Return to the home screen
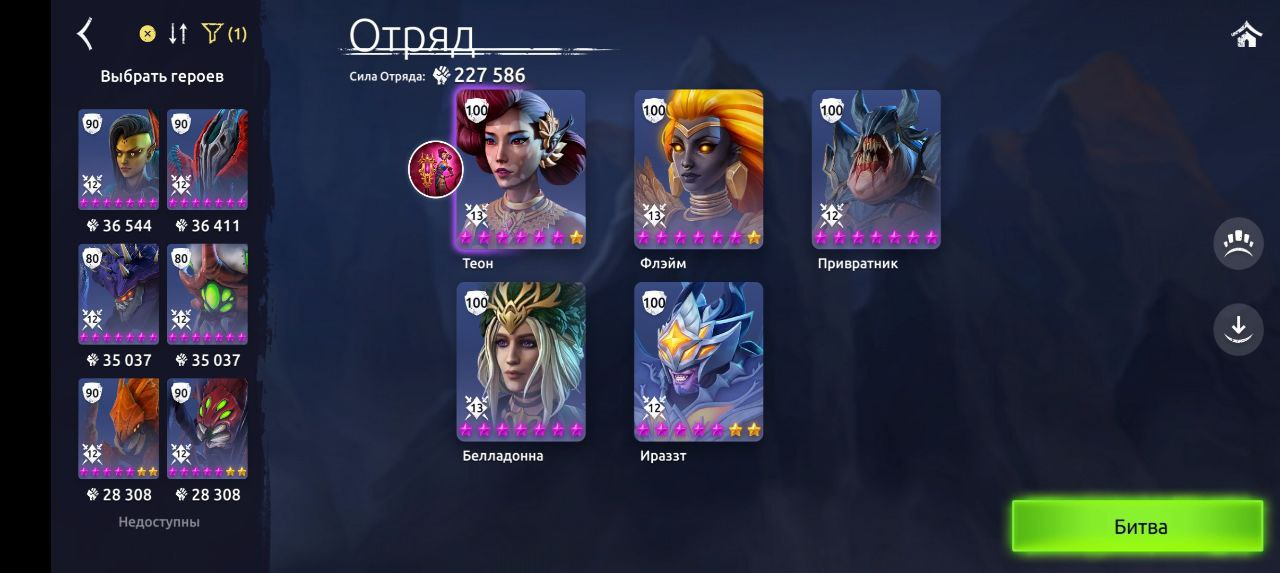Image resolution: width=1280 pixels, height=573 pixels. pyautogui.click(x=1246, y=35)
